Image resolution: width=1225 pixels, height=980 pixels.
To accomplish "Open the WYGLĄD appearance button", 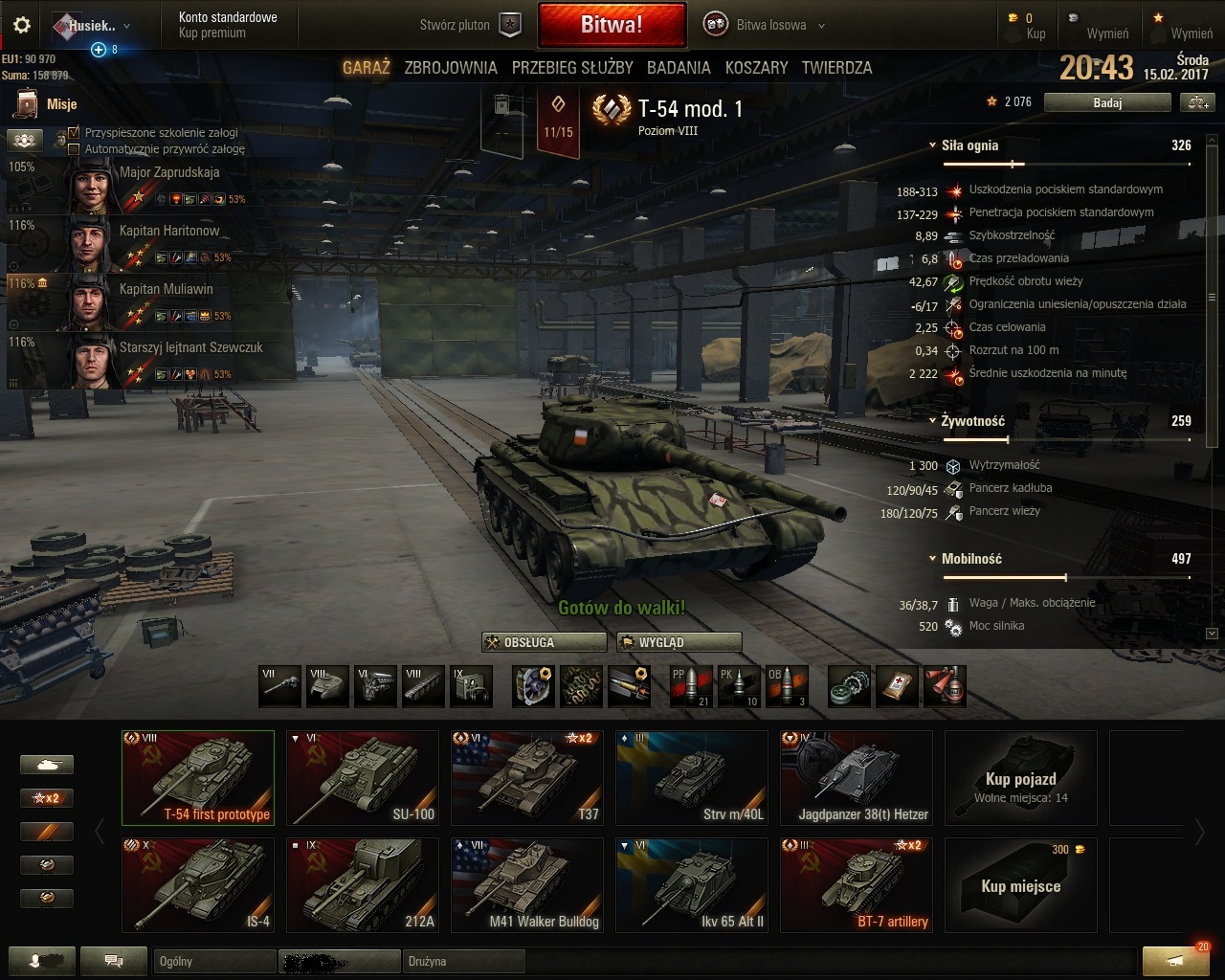I will (679, 642).
